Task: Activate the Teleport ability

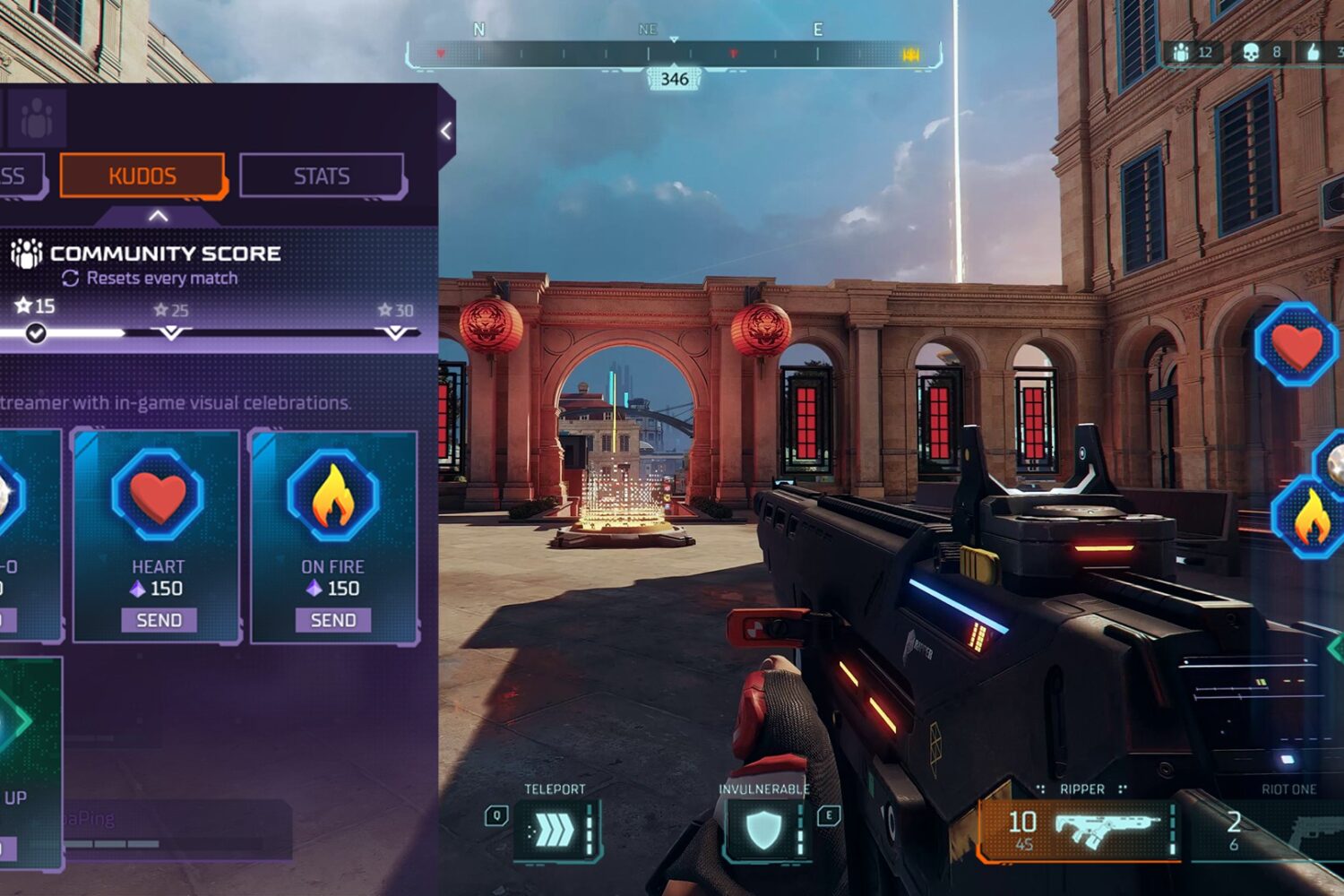Action: point(556,831)
